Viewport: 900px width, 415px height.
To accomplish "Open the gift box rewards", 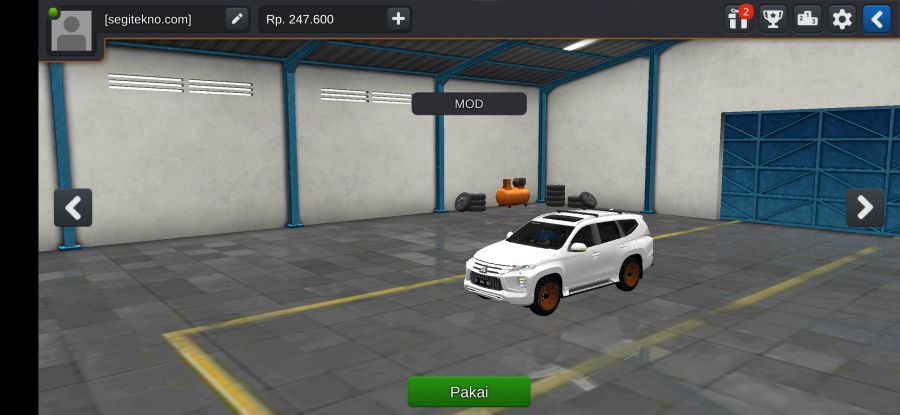I will click(739, 19).
